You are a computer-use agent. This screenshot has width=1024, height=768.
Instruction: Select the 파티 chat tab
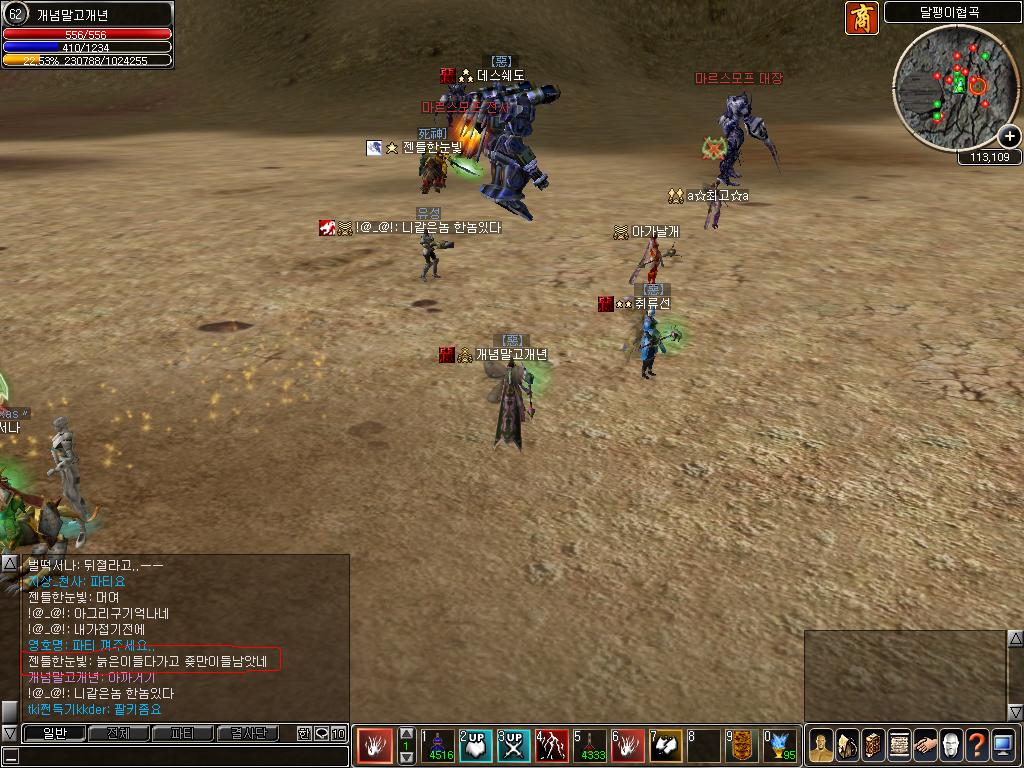(182, 733)
